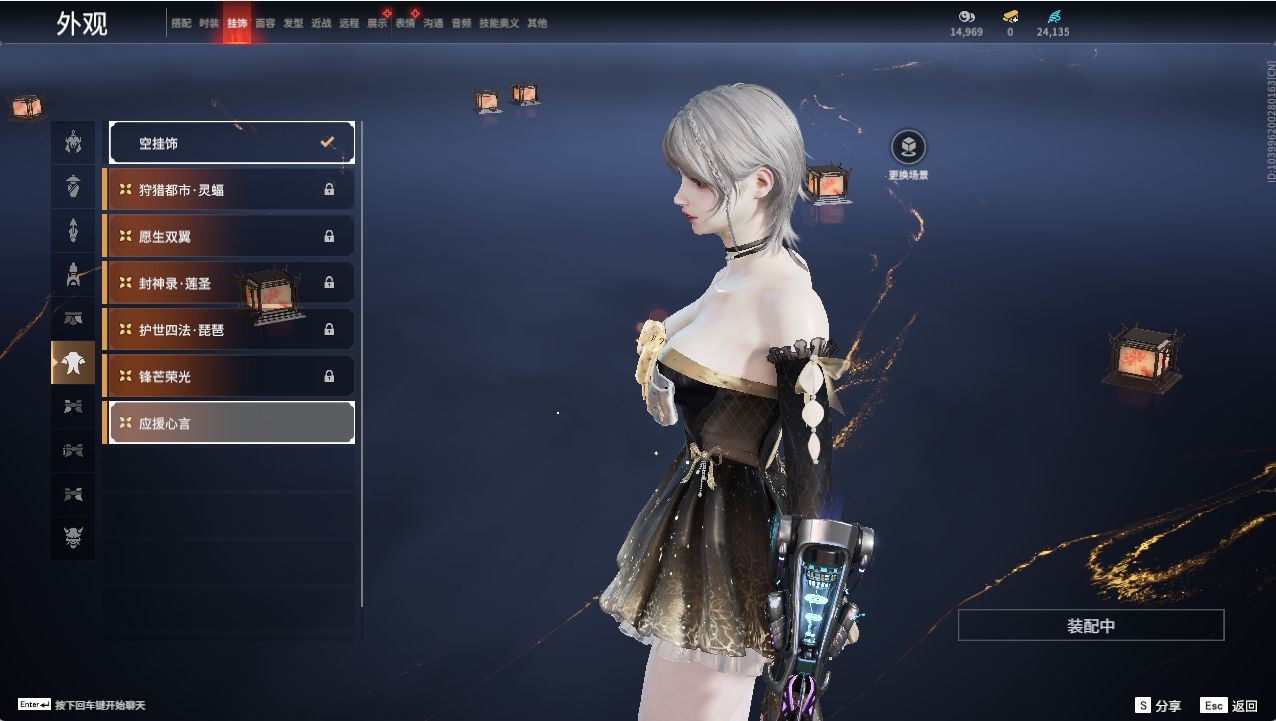Choose the 护世四法·琵琶 accessory

pos(229,329)
